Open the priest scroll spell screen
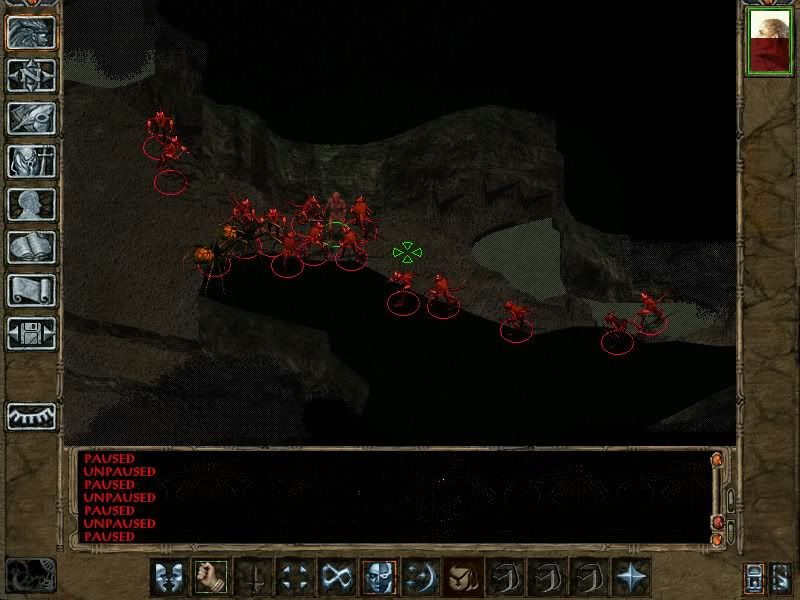Image resolution: width=800 pixels, height=600 pixels. tap(30, 290)
